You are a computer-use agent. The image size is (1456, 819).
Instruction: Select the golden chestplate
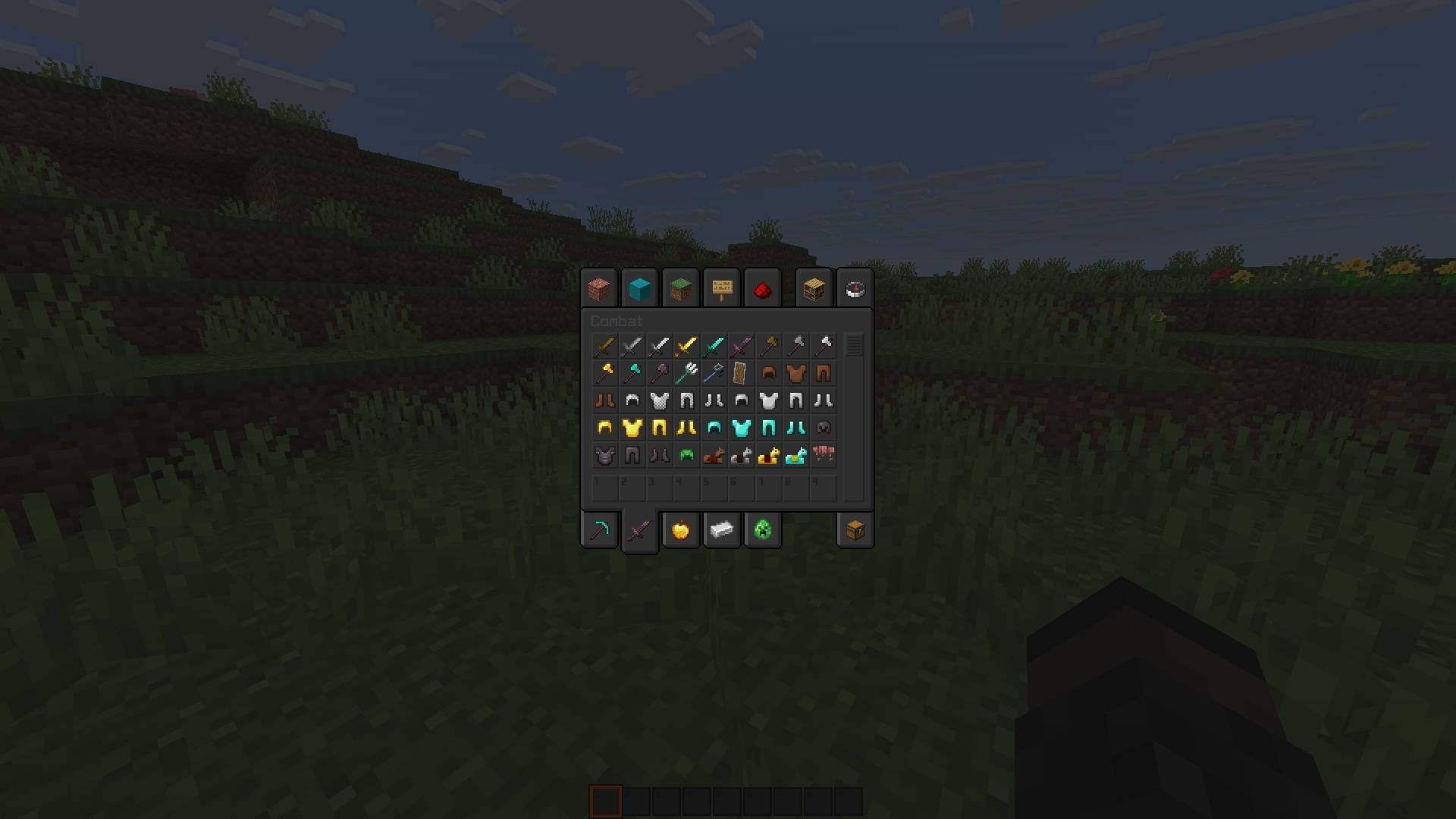click(x=632, y=427)
